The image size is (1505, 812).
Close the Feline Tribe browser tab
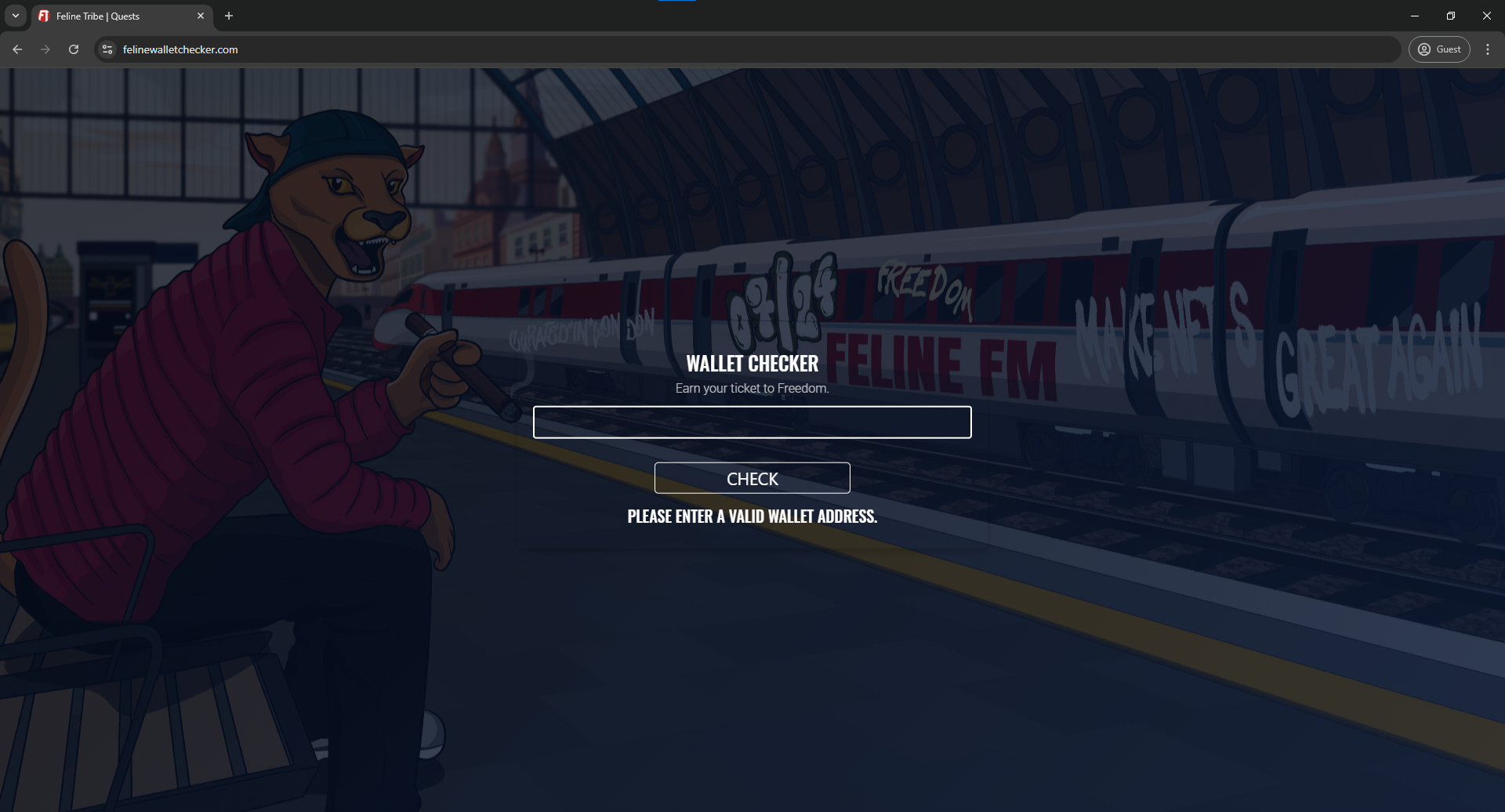pyautogui.click(x=201, y=16)
